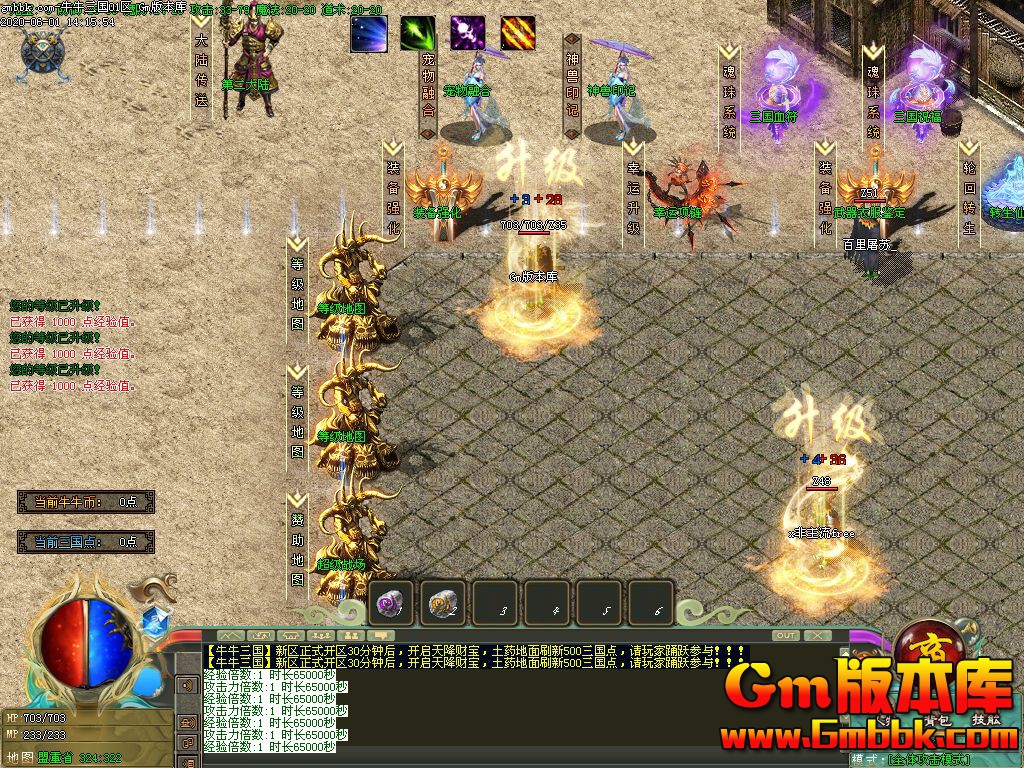Use the orange scroll in hotbar slot 2
This screenshot has width=1024, height=768.
pyautogui.click(x=444, y=603)
